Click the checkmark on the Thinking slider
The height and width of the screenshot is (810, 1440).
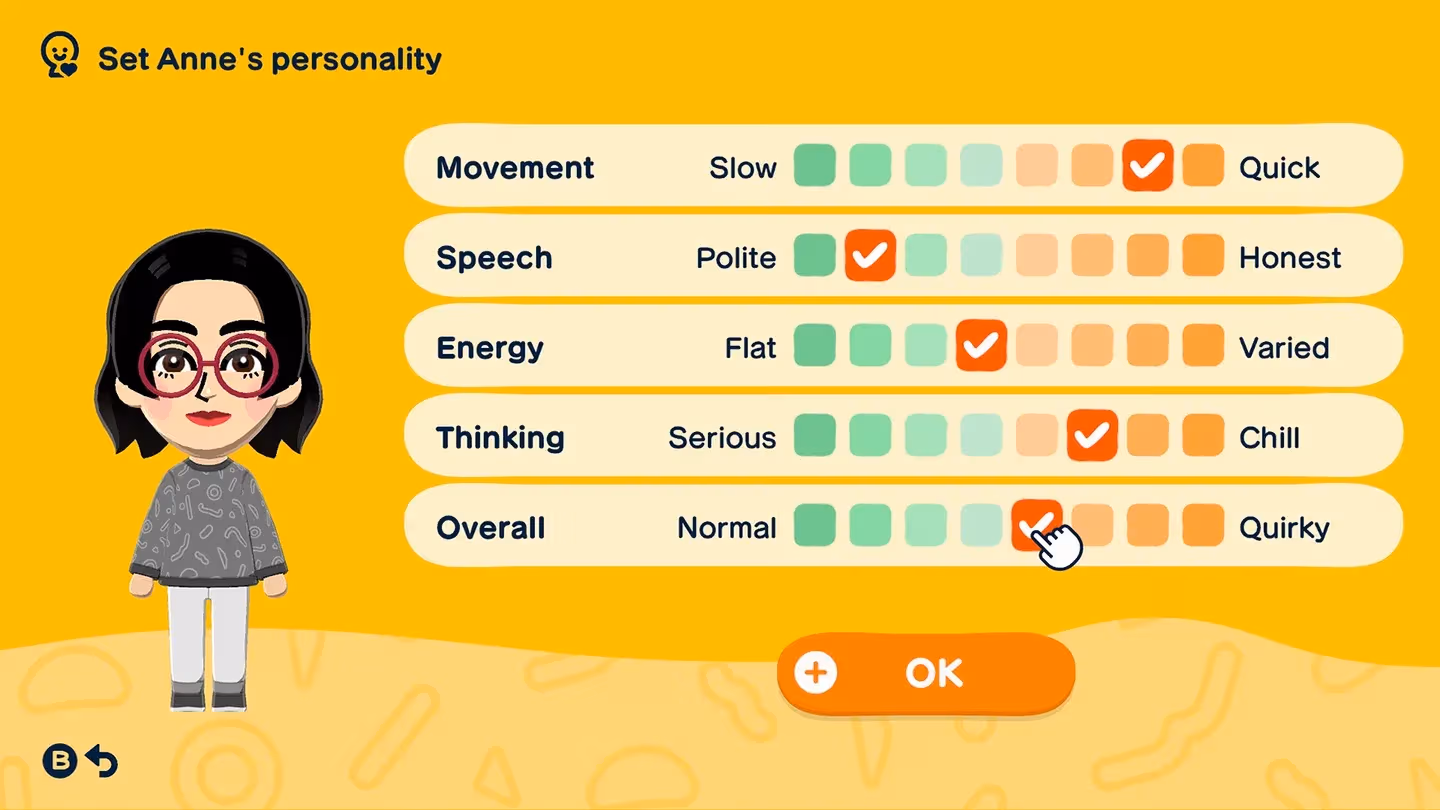click(x=1092, y=436)
